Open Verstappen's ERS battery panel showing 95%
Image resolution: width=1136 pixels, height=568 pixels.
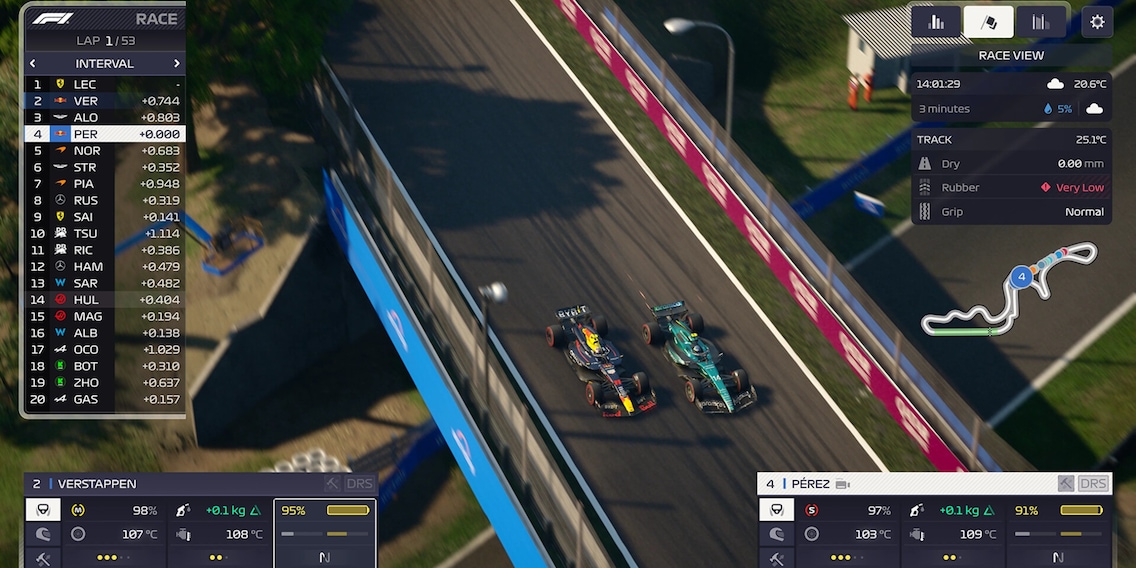pyautogui.click(x=325, y=533)
